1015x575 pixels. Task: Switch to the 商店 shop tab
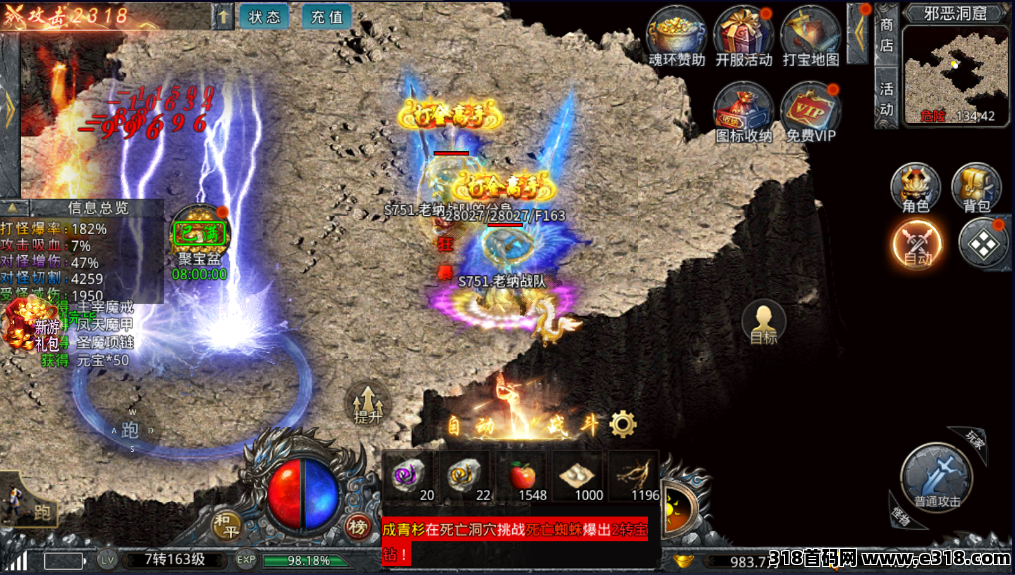886,34
